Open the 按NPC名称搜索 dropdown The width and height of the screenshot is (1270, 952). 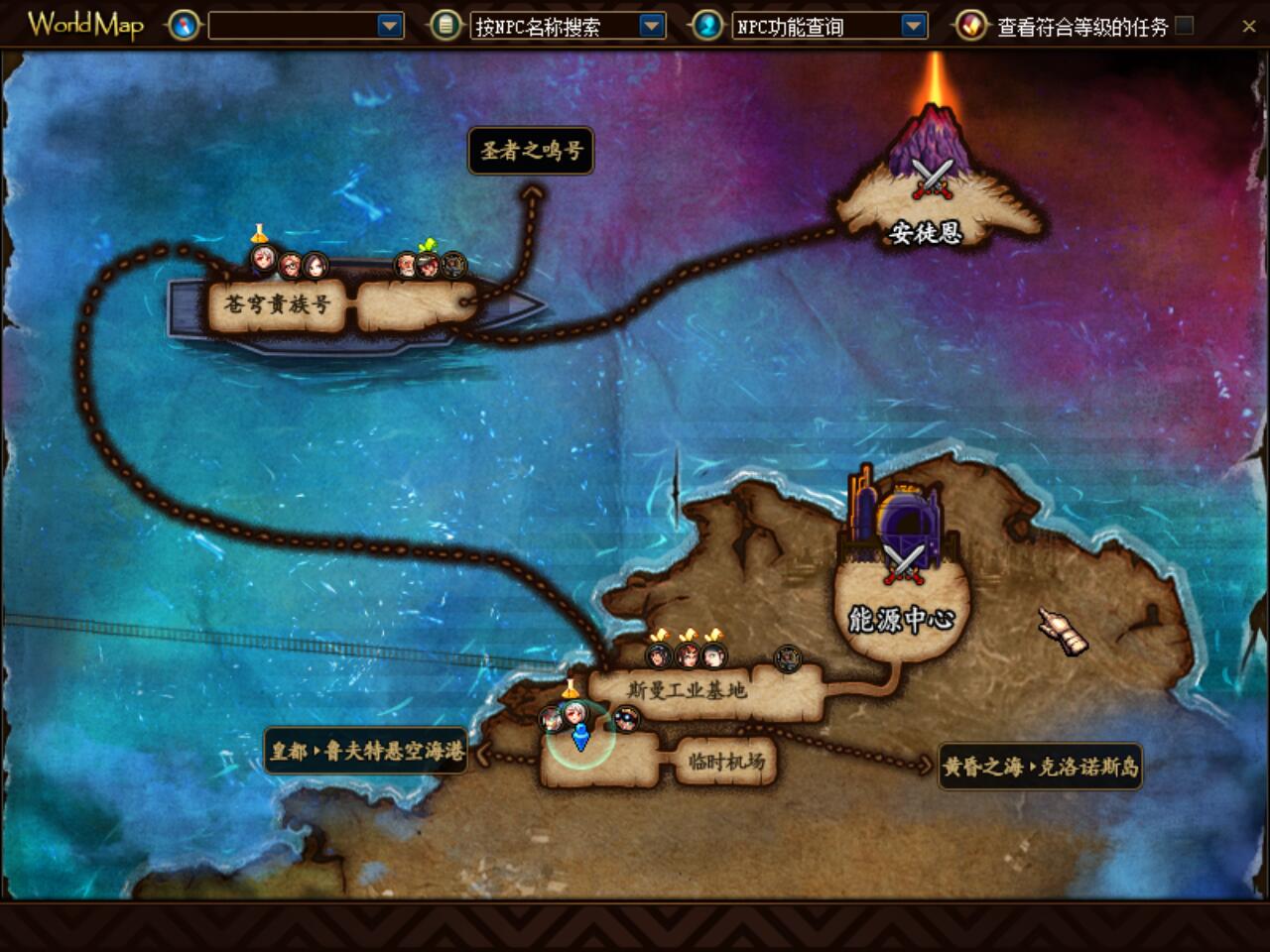coord(652,26)
